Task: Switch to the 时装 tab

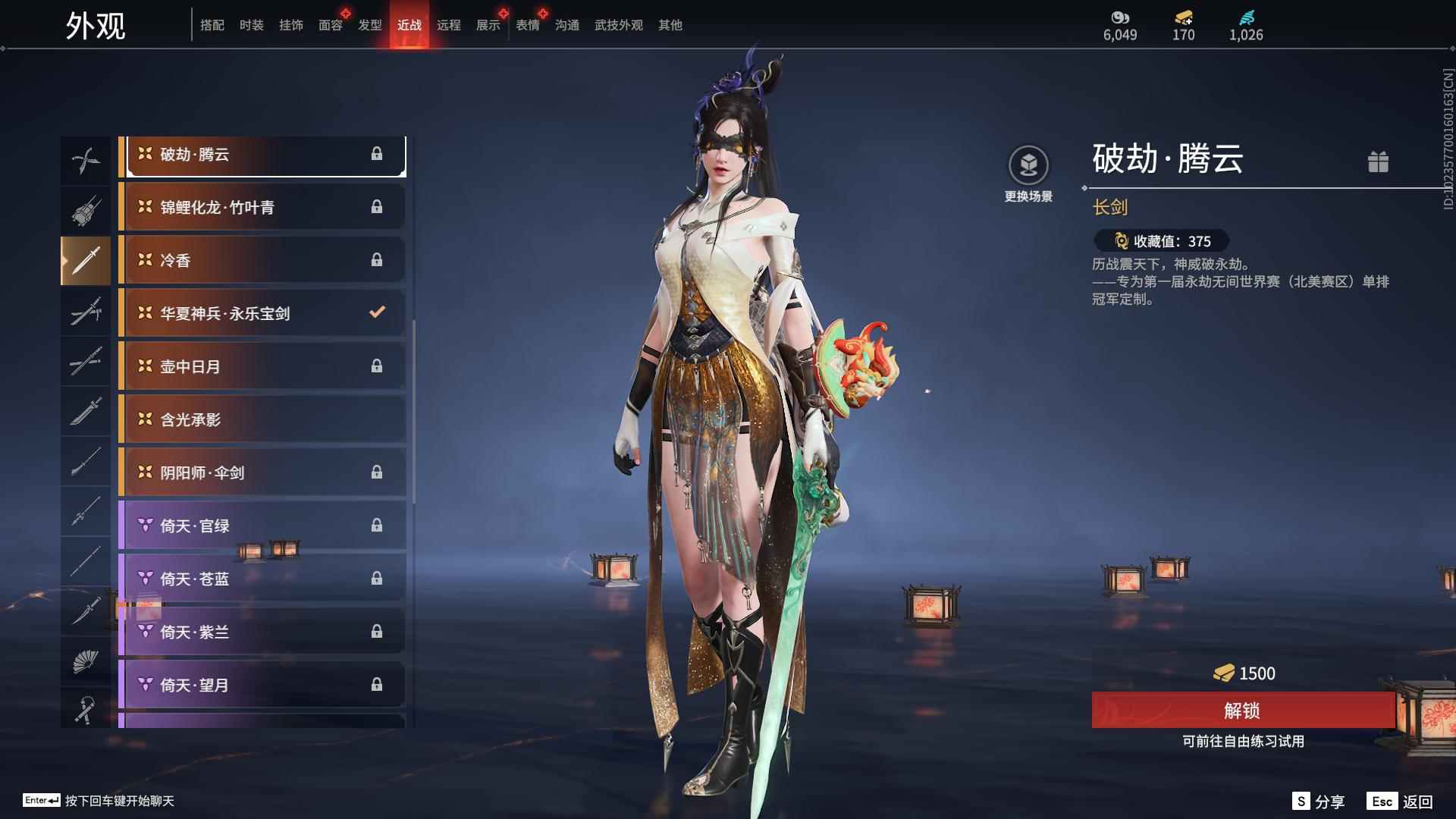Action: tap(251, 25)
